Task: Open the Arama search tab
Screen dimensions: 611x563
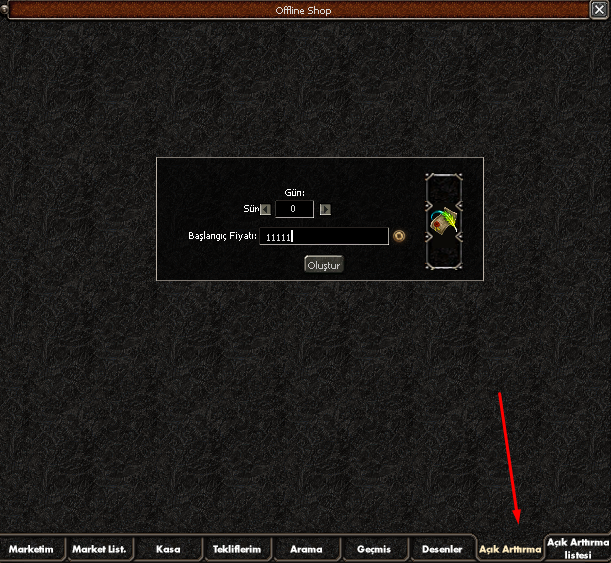Action: pyautogui.click(x=306, y=549)
